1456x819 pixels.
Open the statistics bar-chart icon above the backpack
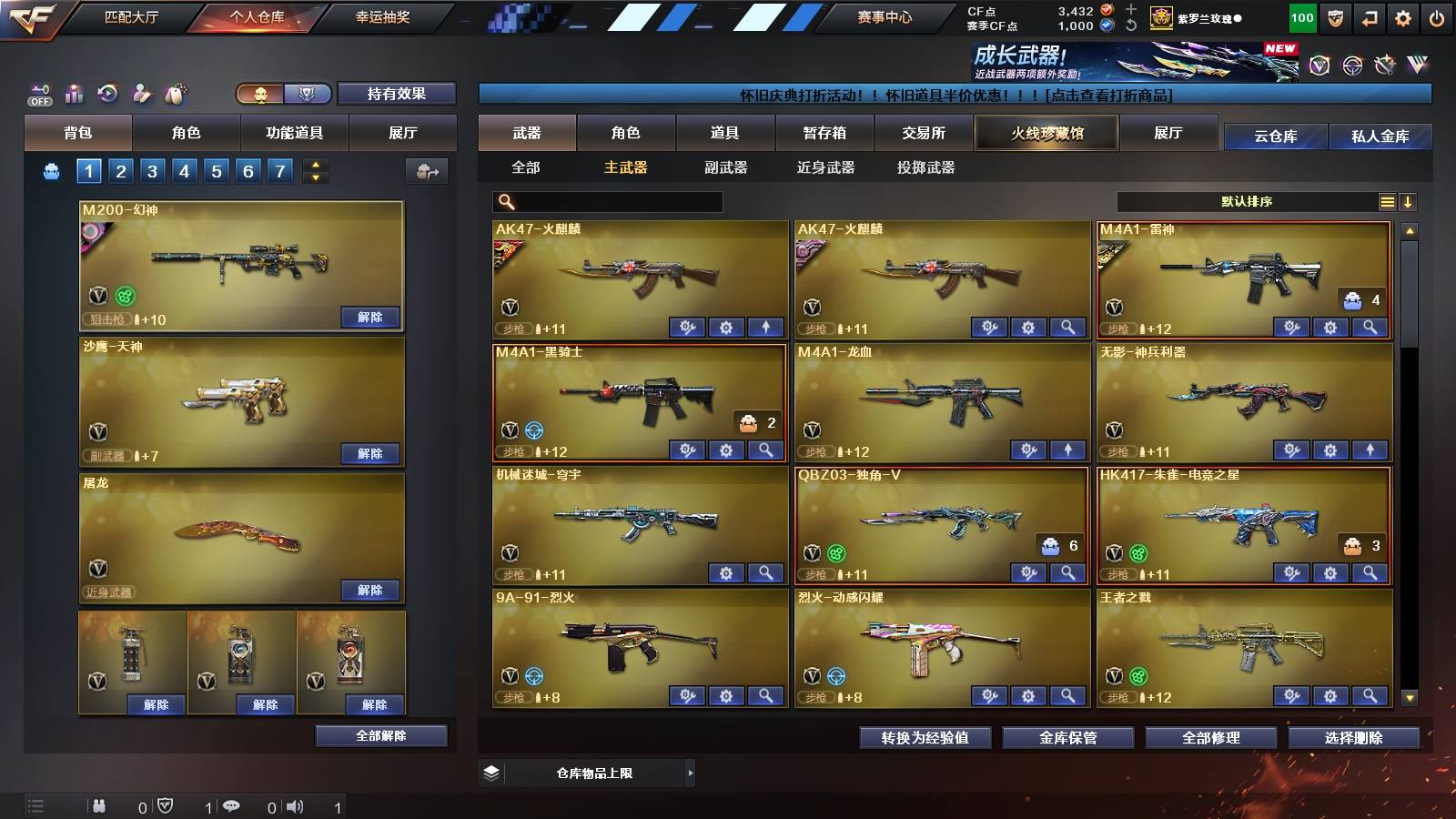(73, 93)
